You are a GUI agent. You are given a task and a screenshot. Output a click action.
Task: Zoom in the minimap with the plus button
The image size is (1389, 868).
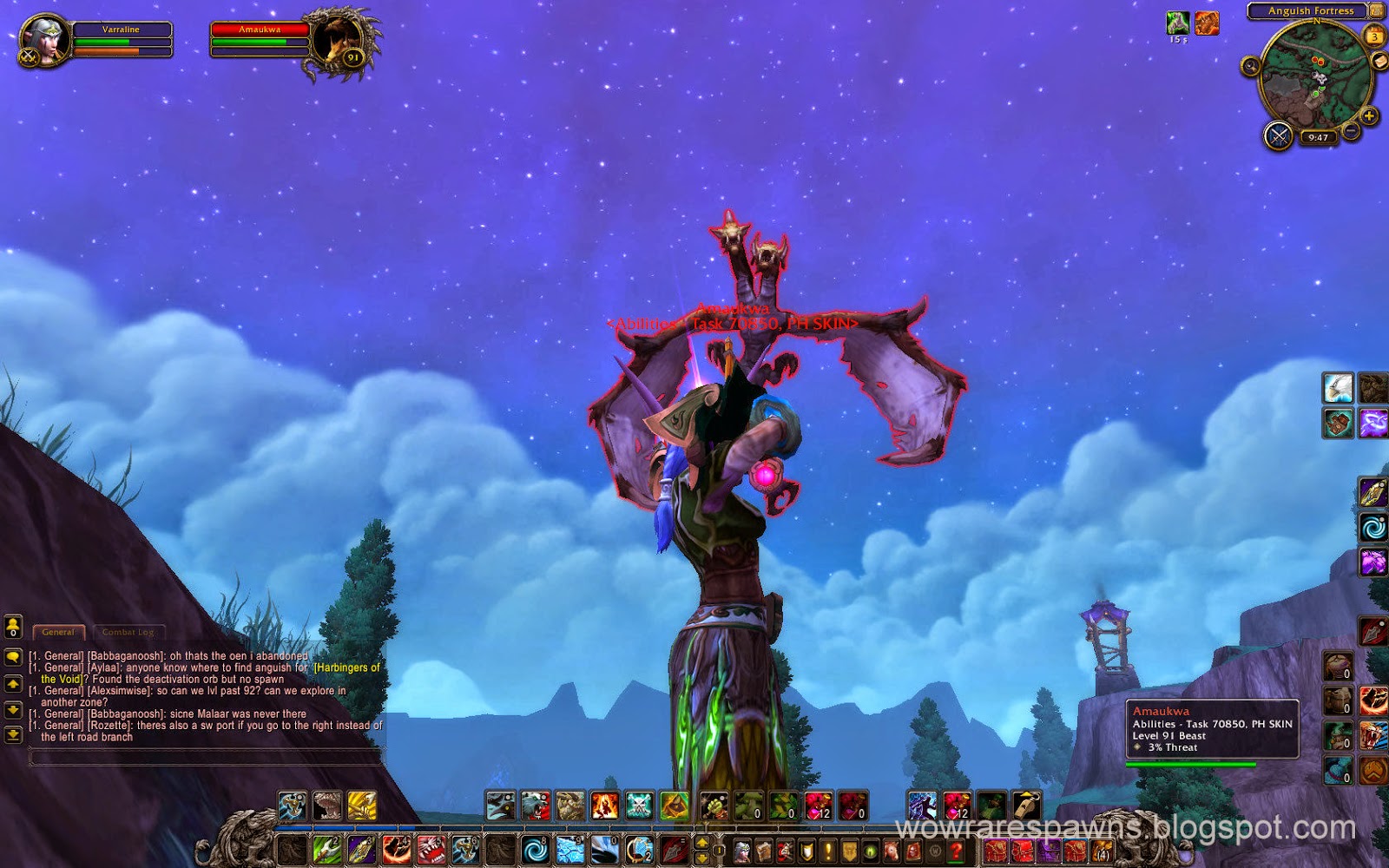[1370, 115]
